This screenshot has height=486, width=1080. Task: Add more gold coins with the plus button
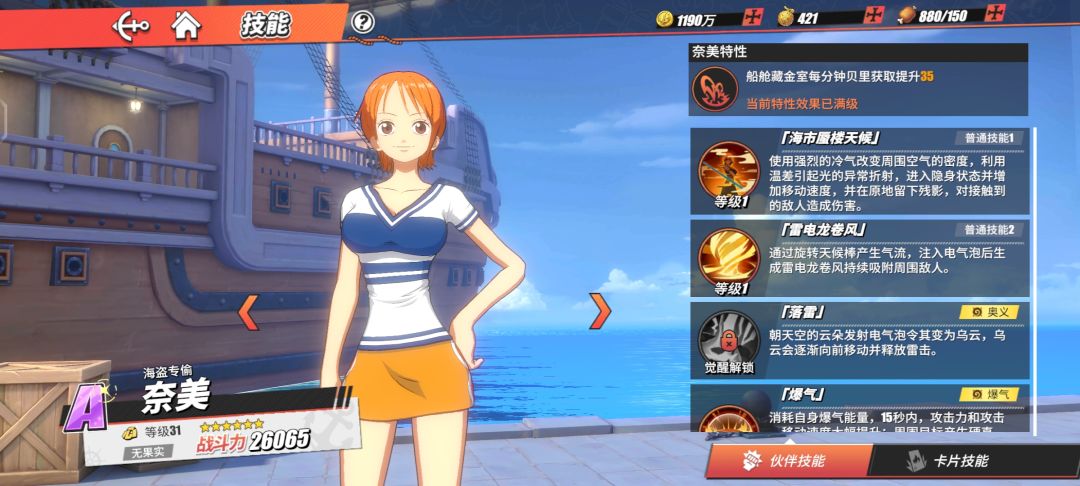click(753, 17)
